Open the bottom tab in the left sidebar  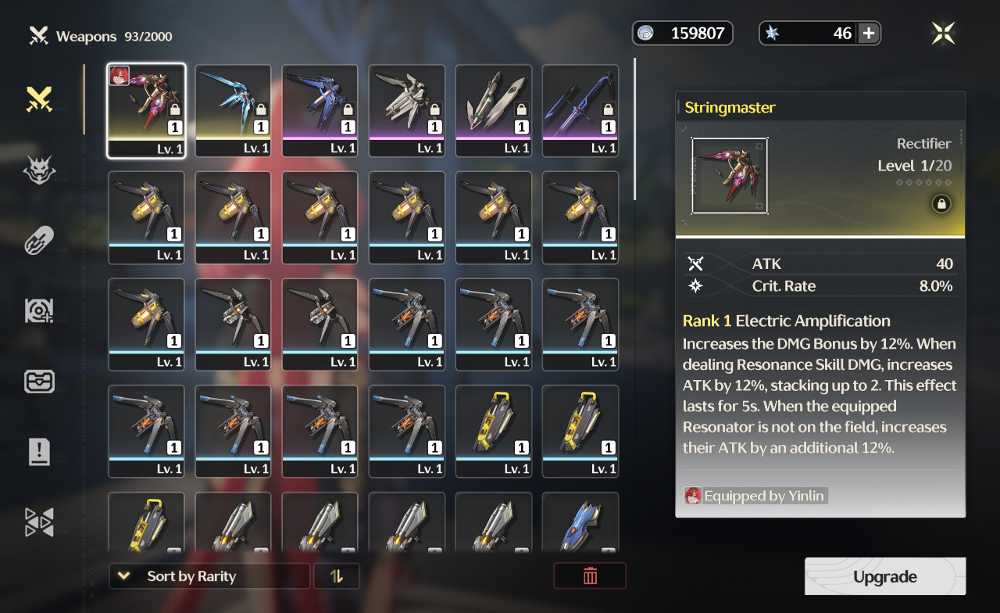tap(39, 522)
